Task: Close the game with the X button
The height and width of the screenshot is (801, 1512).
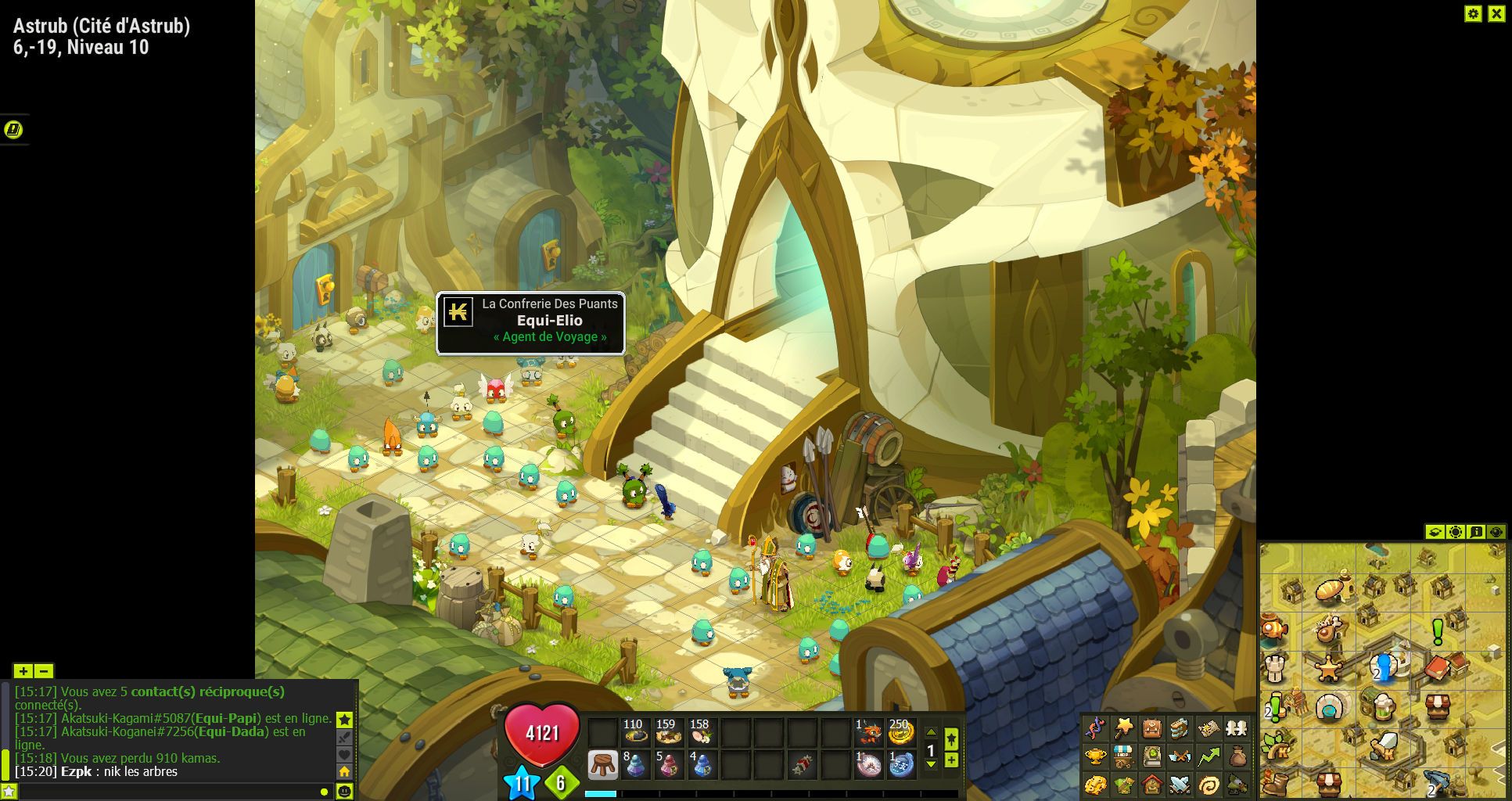Action: (x=1496, y=13)
